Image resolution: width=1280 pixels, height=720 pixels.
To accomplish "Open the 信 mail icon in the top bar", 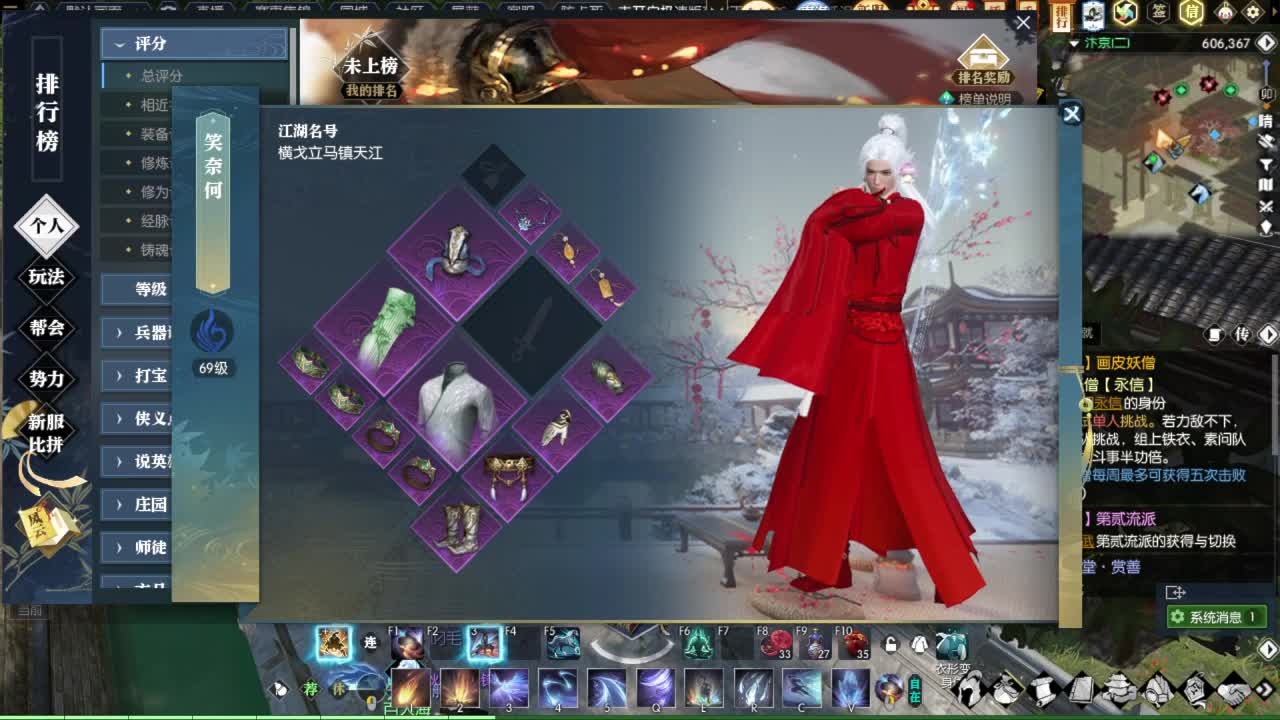I will (1191, 11).
